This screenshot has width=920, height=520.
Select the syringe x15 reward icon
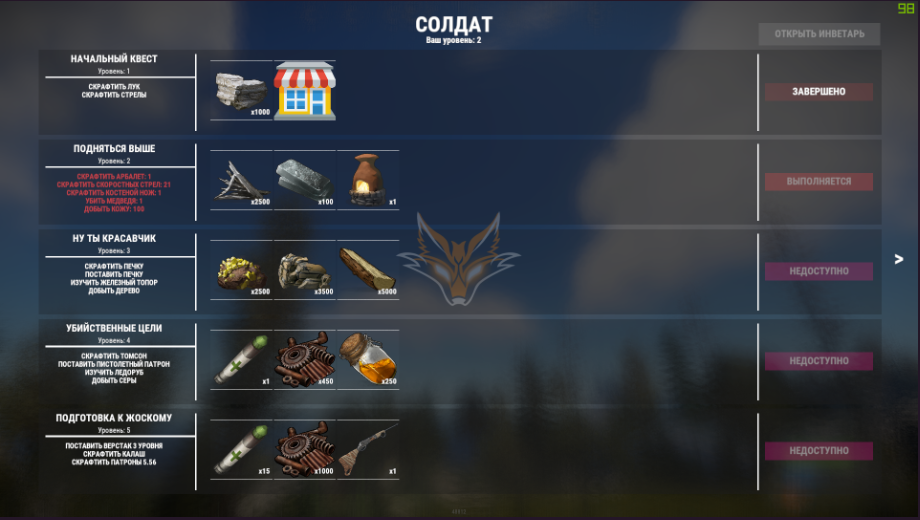click(x=242, y=450)
